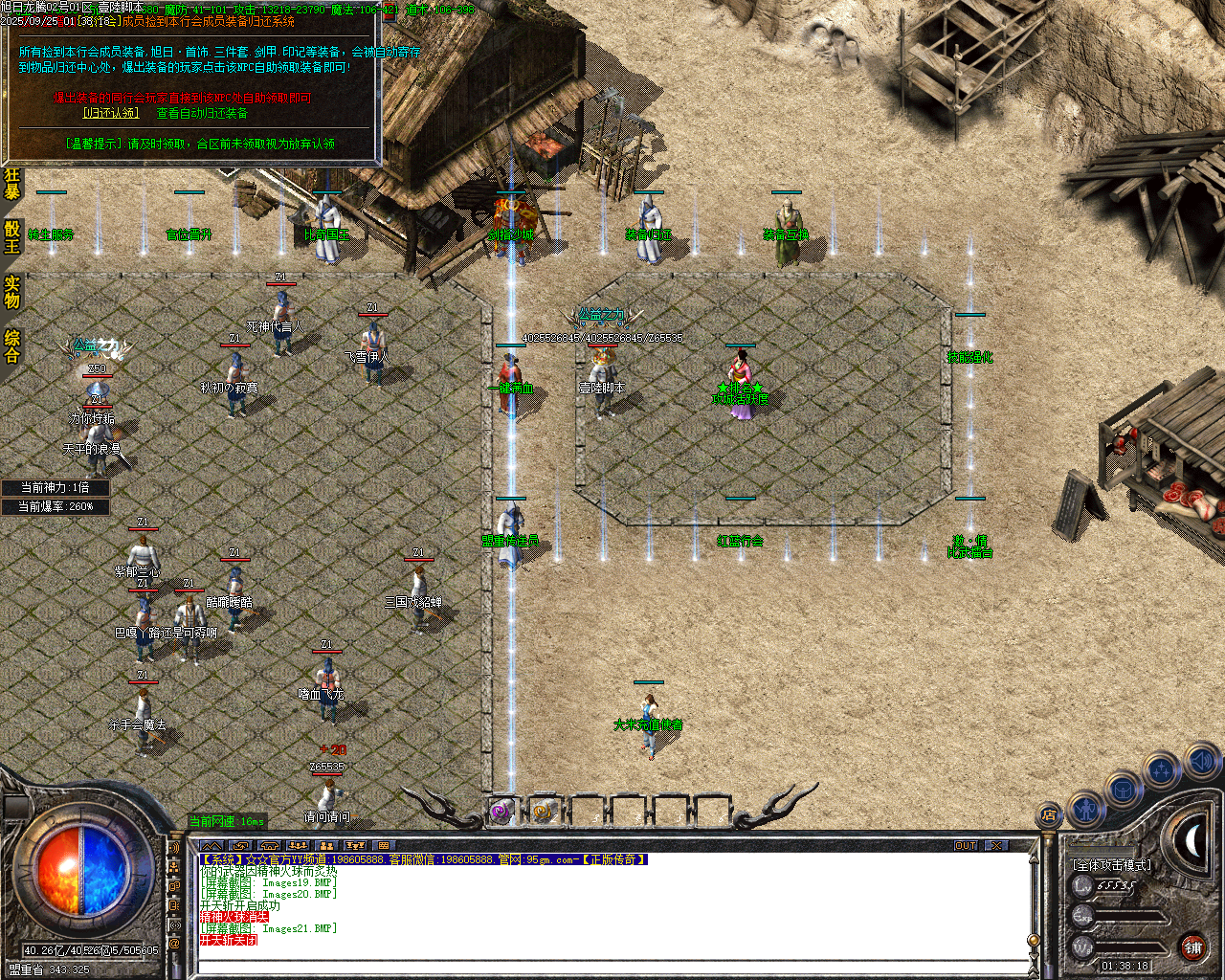The width and height of the screenshot is (1225, 980).
Task: Toggle the 全体攻击模式 attack mode setting
Action: [x=1110, y=865]
